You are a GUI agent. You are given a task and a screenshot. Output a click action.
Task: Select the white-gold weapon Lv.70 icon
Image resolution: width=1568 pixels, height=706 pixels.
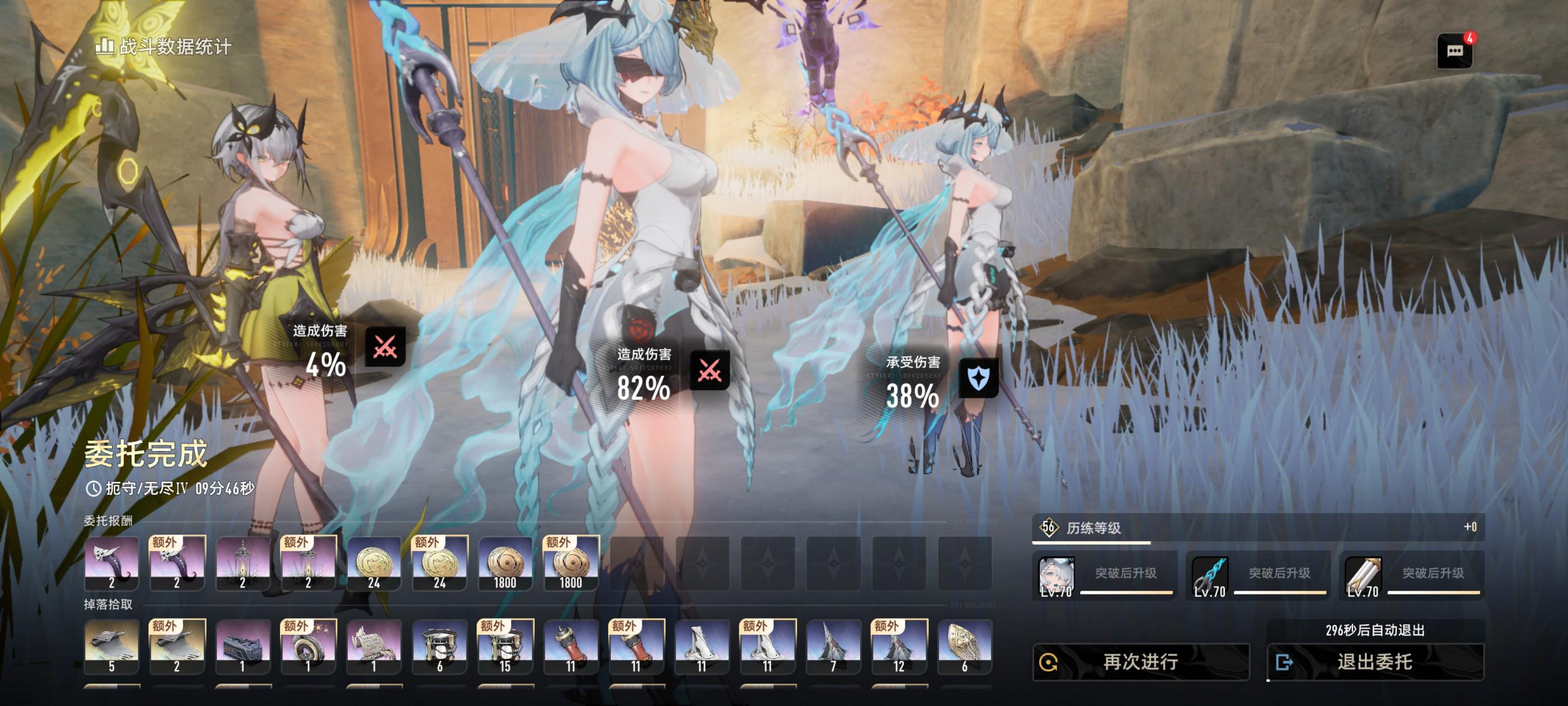1363,575
